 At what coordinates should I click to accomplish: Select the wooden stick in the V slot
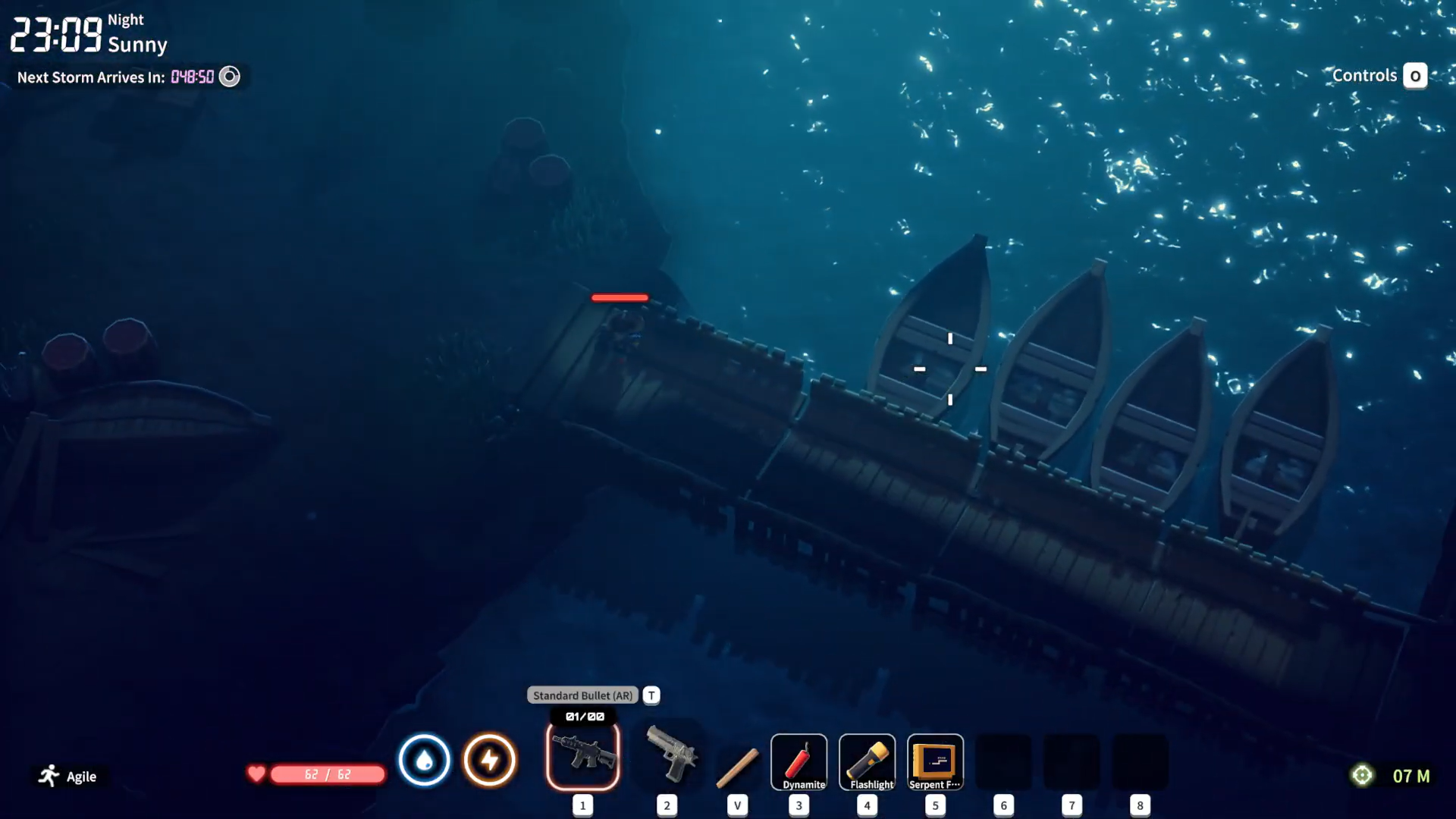coord(738,766)
